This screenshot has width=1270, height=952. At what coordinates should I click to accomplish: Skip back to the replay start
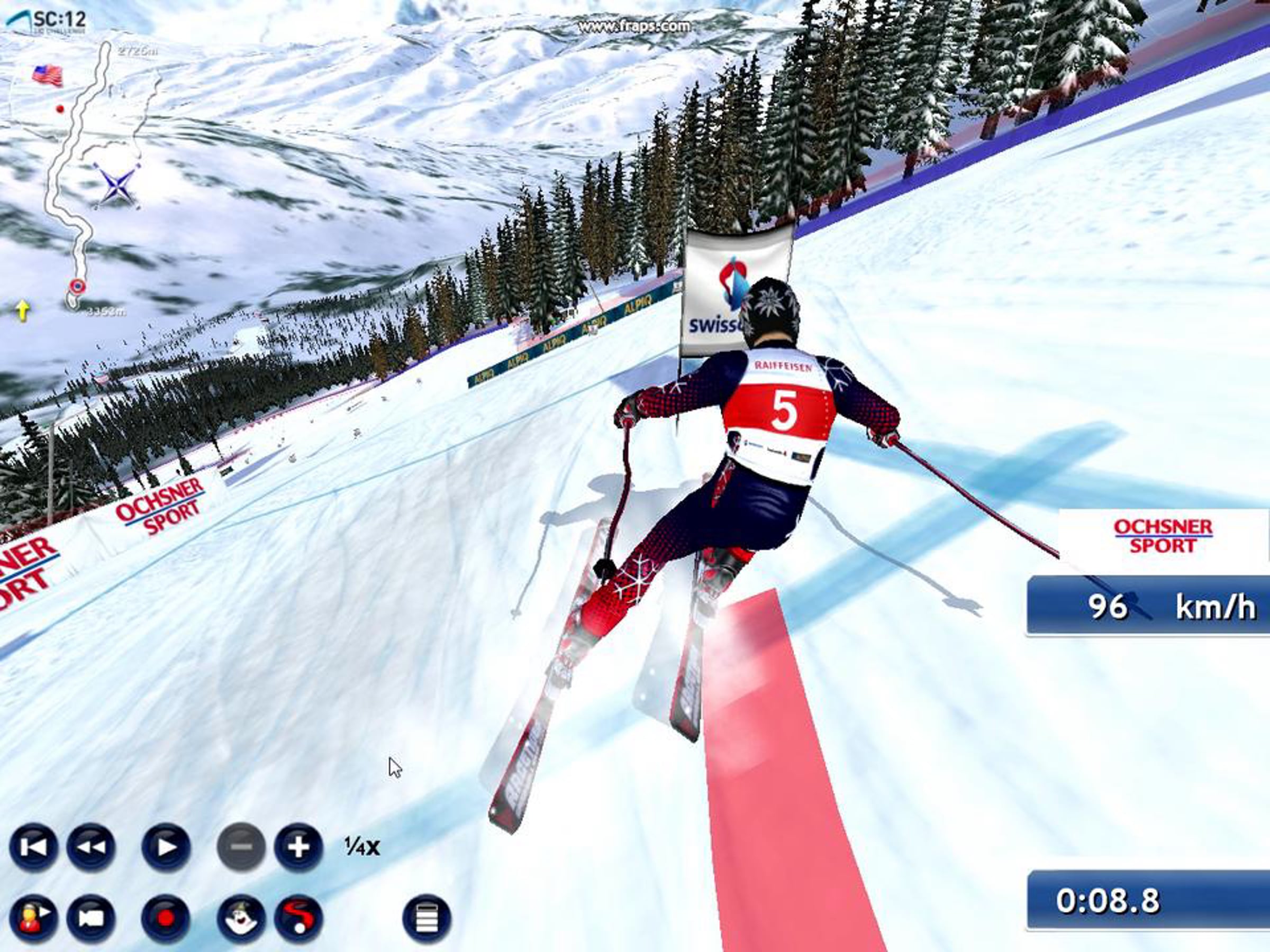[33, 847]
